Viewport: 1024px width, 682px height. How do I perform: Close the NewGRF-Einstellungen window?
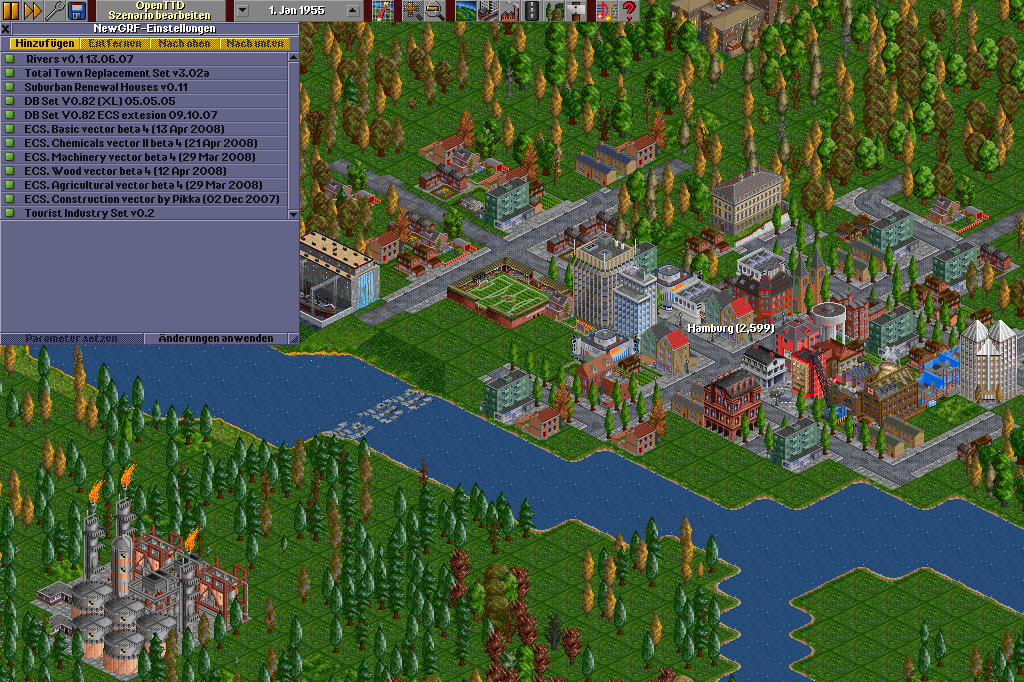click(x=6, y=29)
